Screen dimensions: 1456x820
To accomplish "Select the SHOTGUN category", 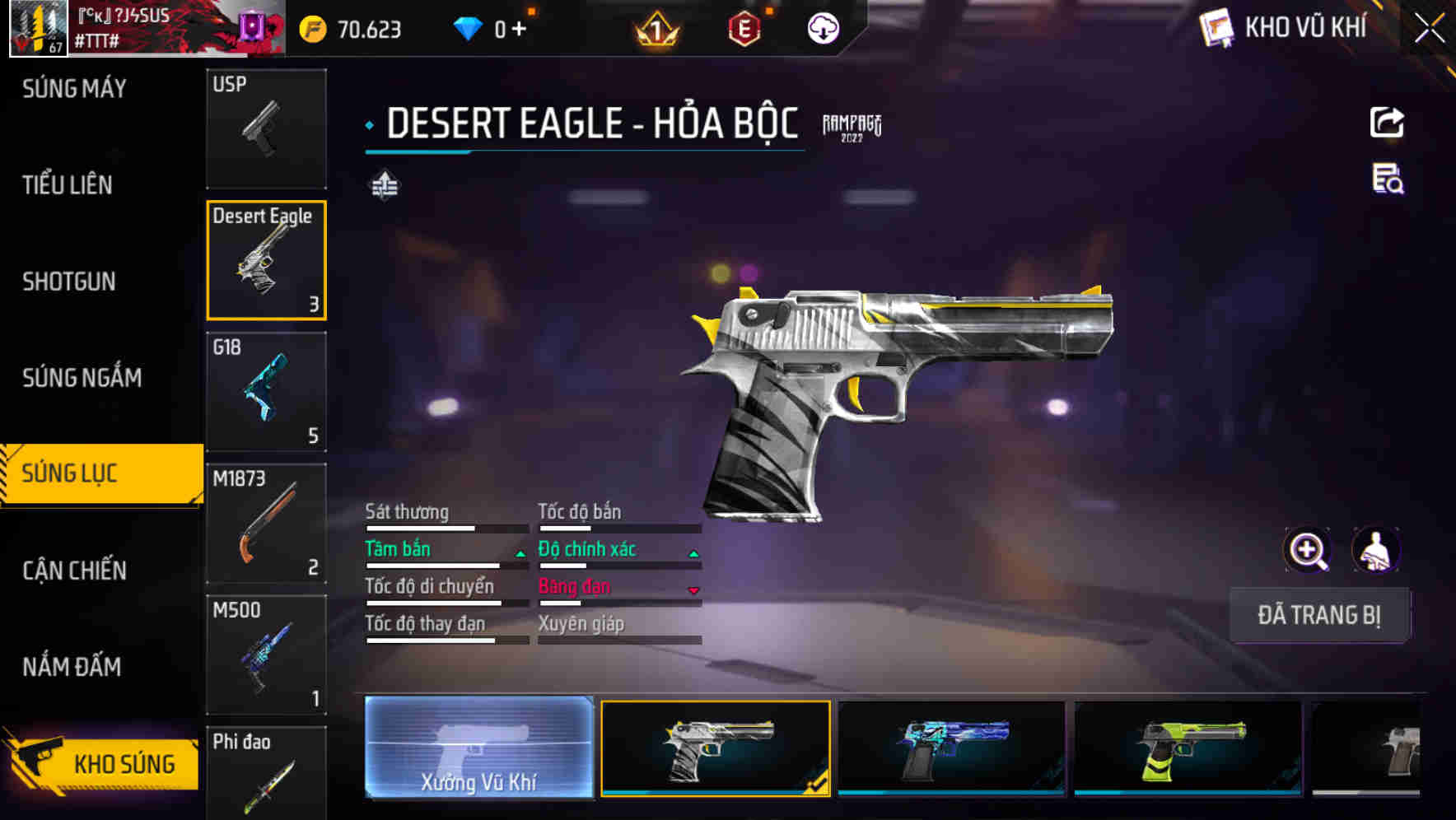I will [x=69, y=282].
